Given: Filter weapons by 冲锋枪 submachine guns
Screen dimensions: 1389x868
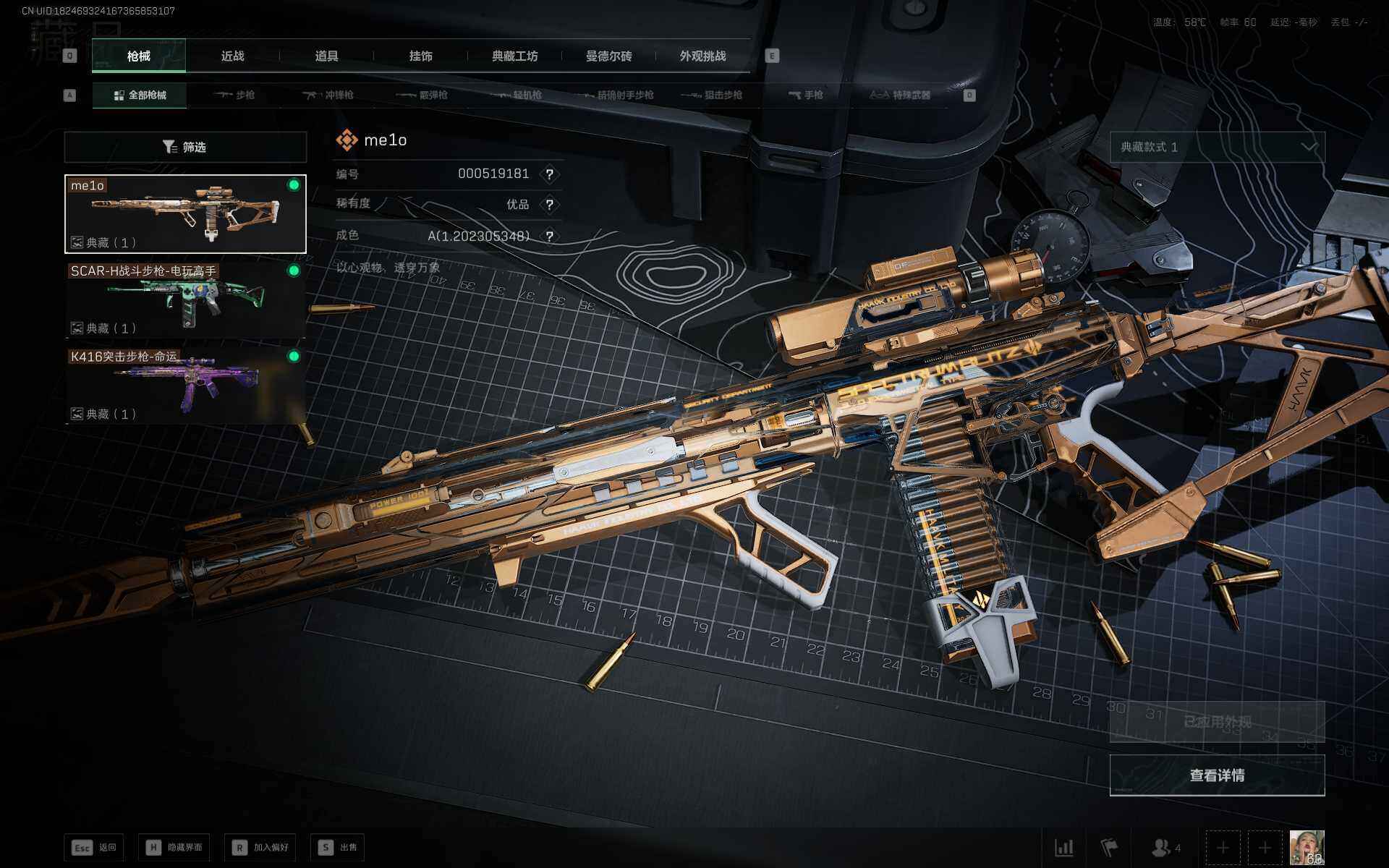Looking at the screenshot, I should 328,95.
